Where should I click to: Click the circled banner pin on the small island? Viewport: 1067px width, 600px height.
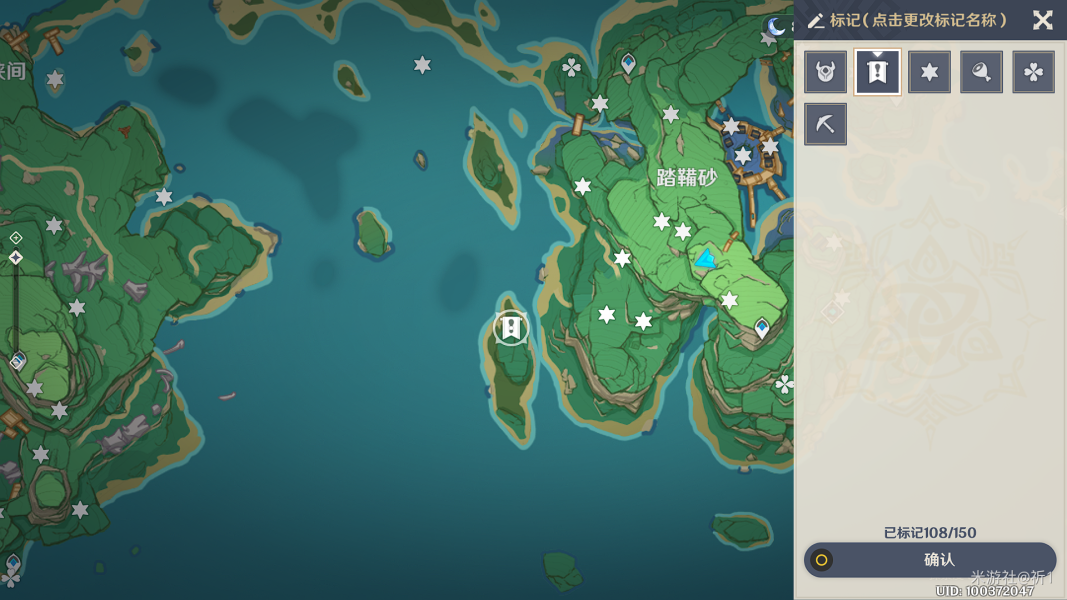(511, 328)
